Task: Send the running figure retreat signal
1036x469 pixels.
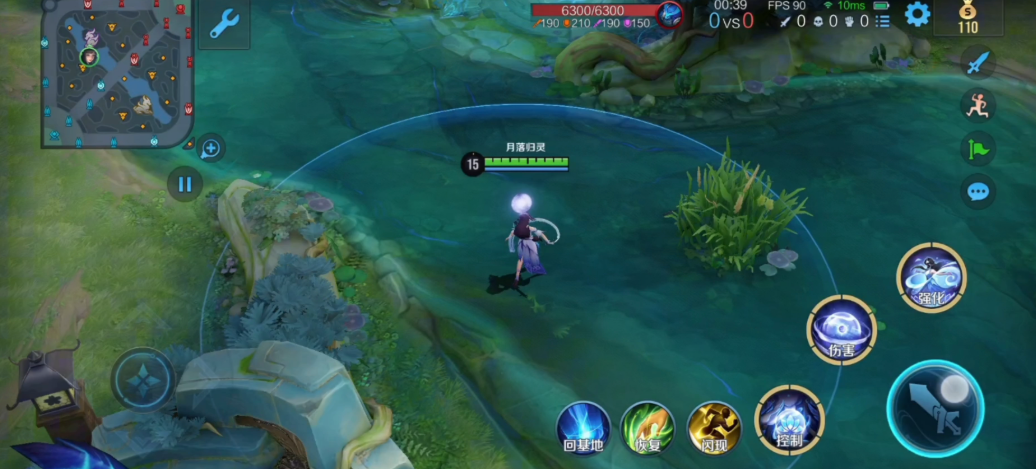Action: (x=978, y=105)
